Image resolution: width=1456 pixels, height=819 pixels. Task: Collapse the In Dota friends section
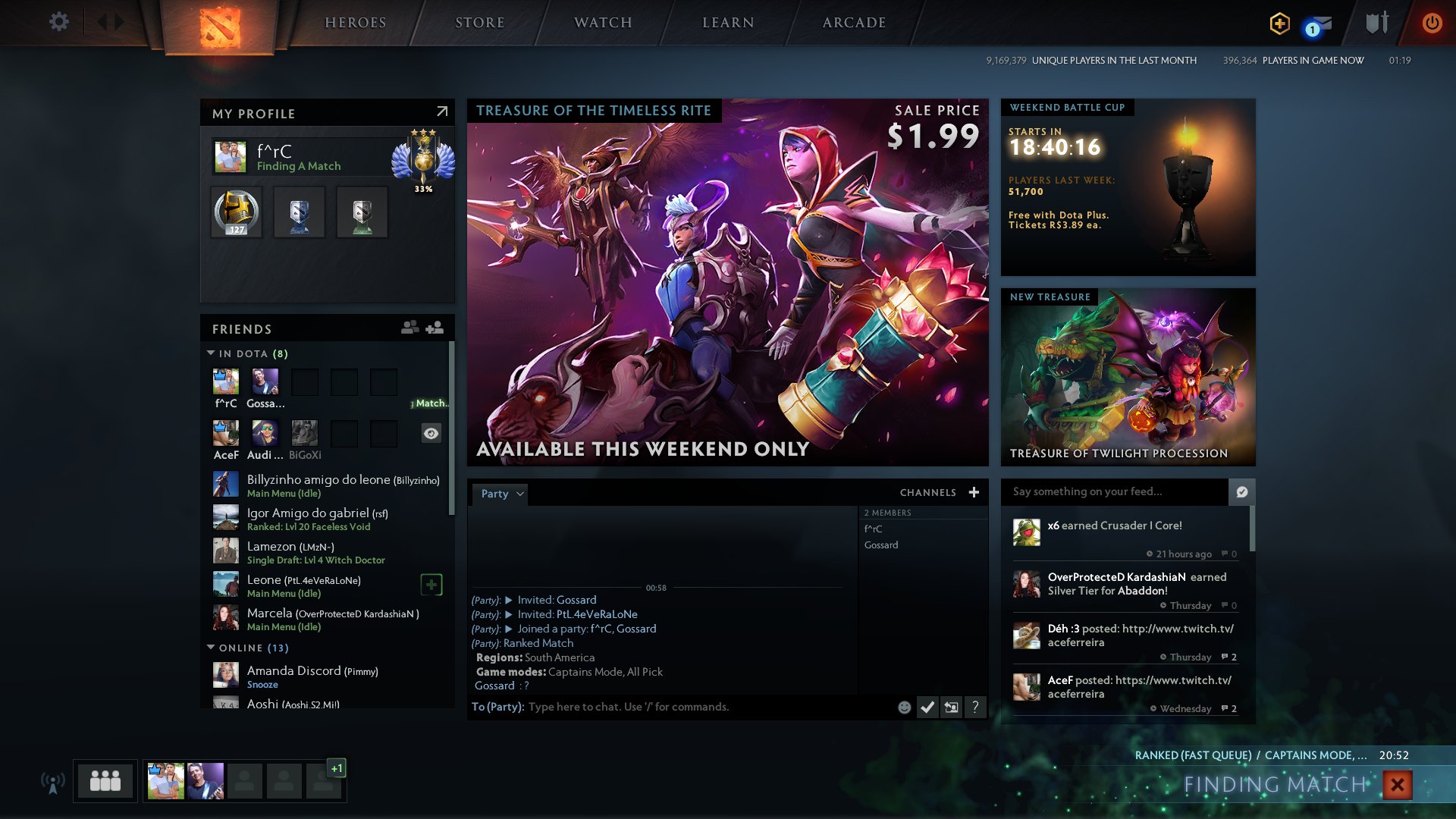[211, 353]
